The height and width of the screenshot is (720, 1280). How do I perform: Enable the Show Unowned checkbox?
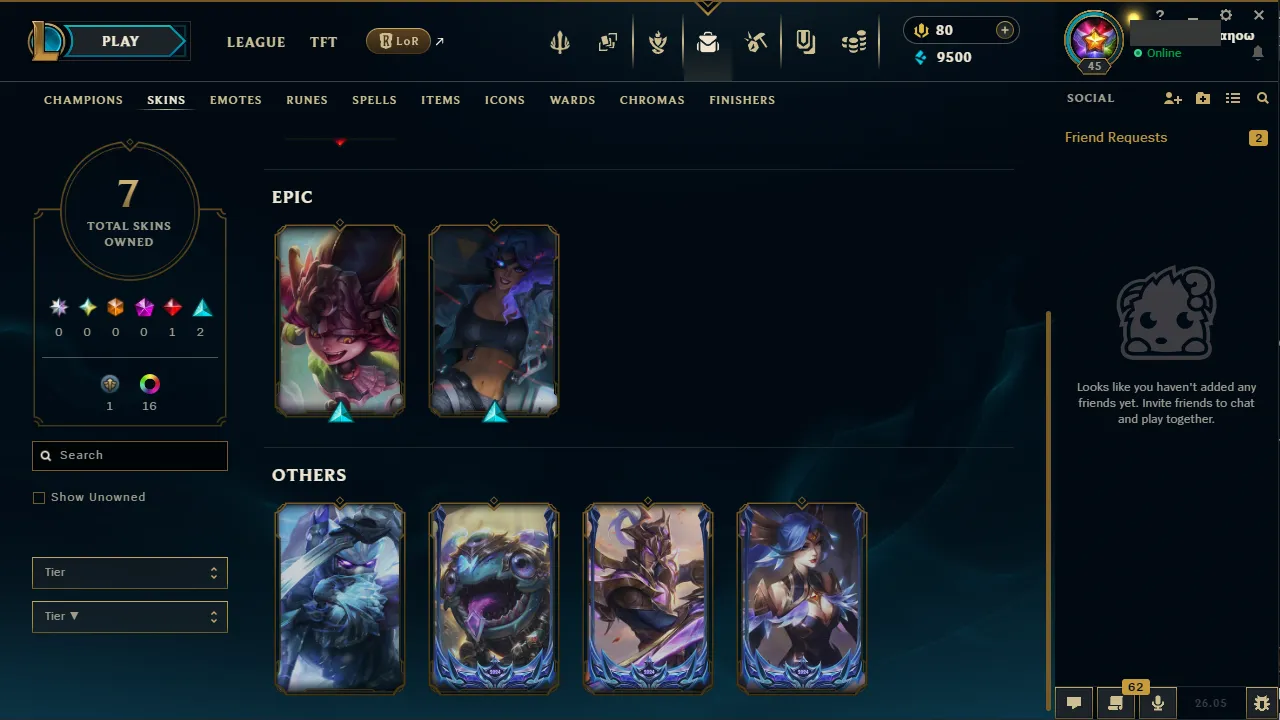pyautogui.click(x=39, y=497)
